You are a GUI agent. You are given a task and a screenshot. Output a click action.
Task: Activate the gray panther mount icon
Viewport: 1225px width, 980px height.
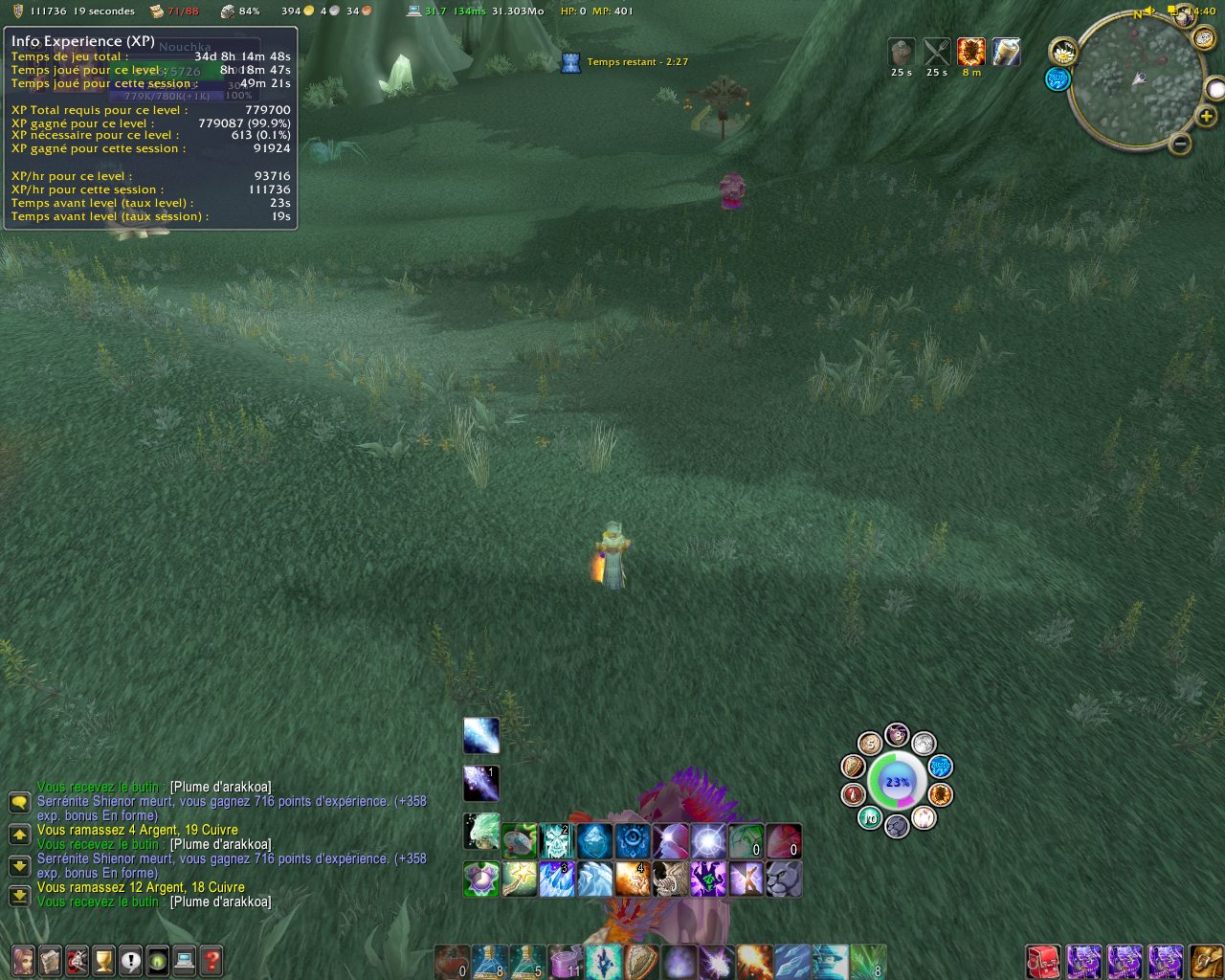(x=783, y=879)
